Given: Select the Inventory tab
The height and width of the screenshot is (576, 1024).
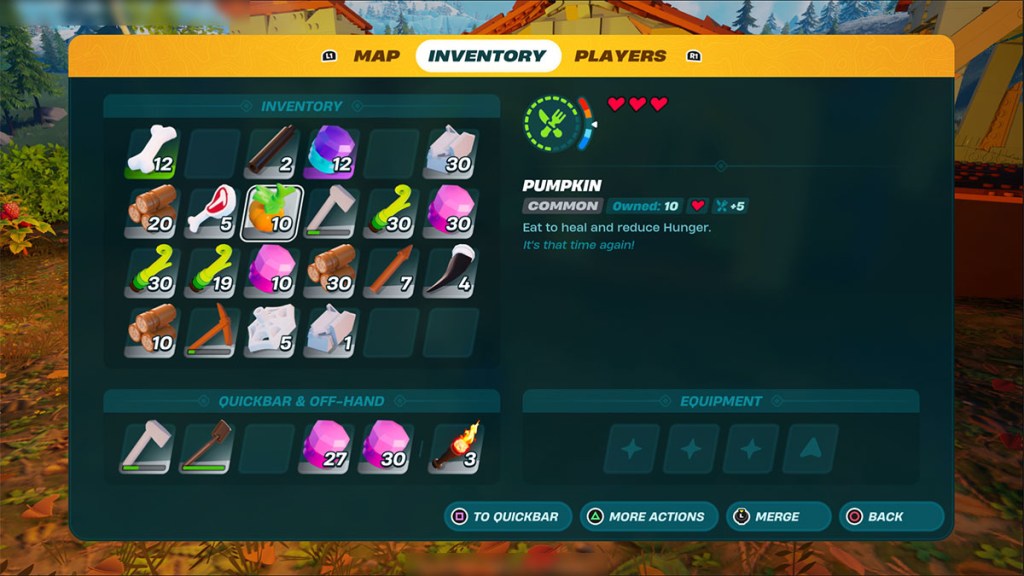Looking at the screenshot, I should 487,56.
